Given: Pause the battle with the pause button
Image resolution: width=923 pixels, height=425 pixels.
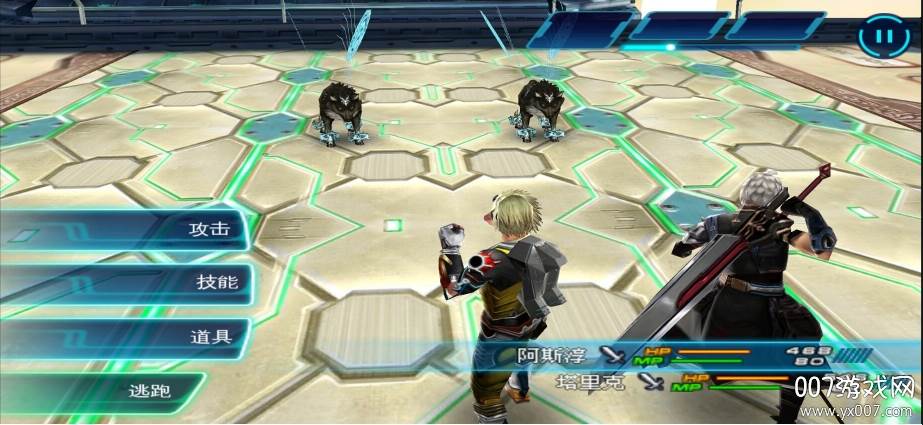Looking at the screenshot, I should [x=883, y=39].
